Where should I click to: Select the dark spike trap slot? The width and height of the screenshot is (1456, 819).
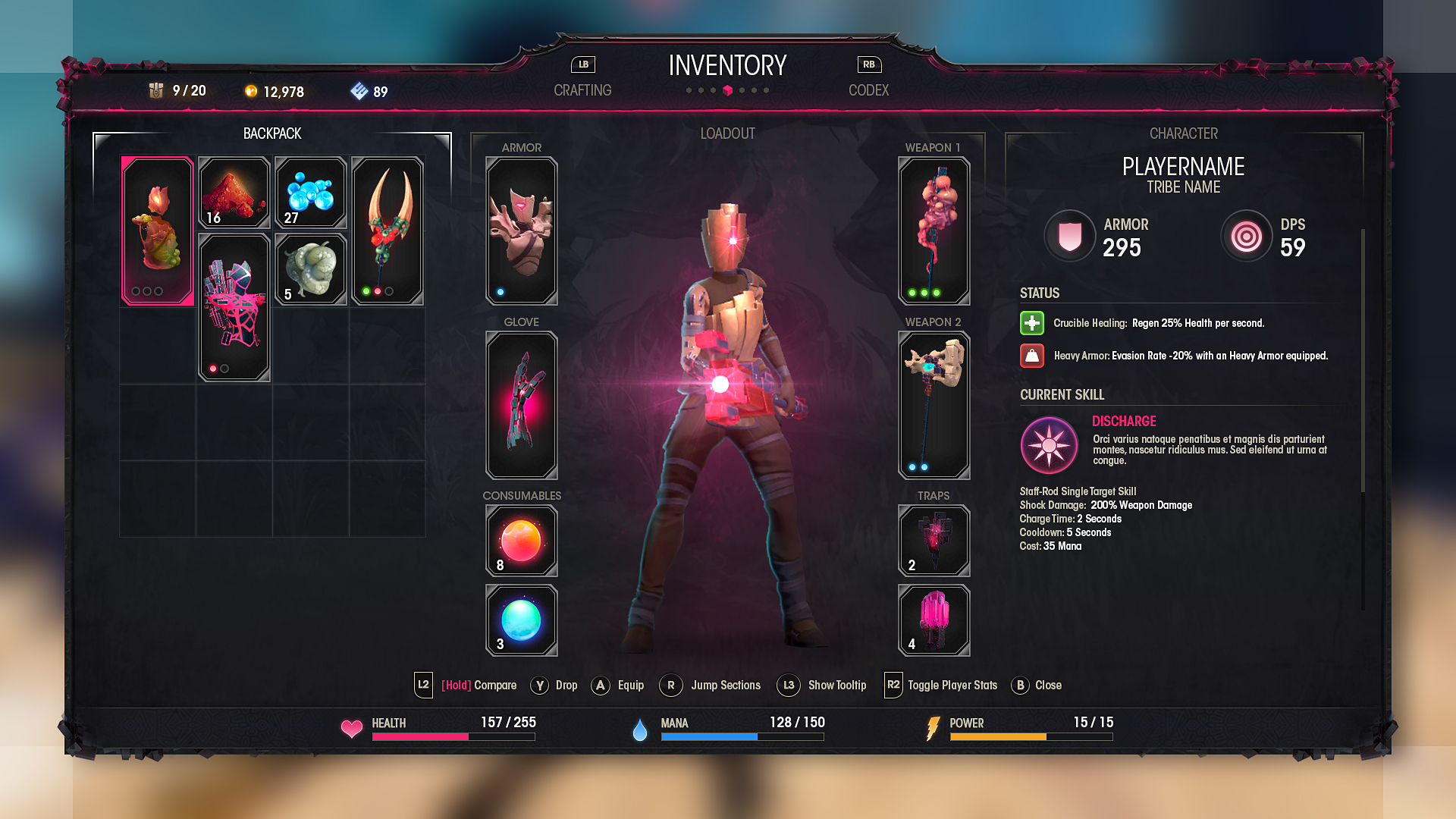[934, 541]
